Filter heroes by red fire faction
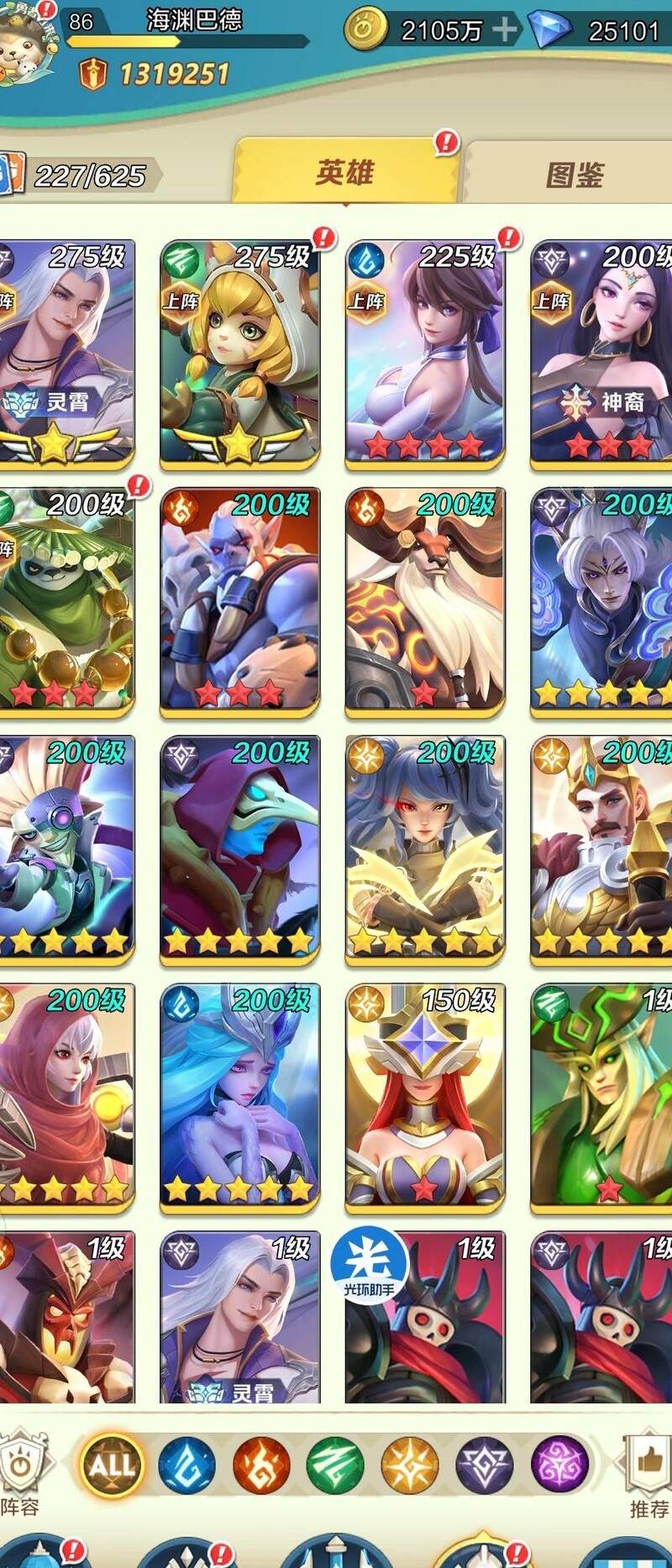 click(261, 1465)
